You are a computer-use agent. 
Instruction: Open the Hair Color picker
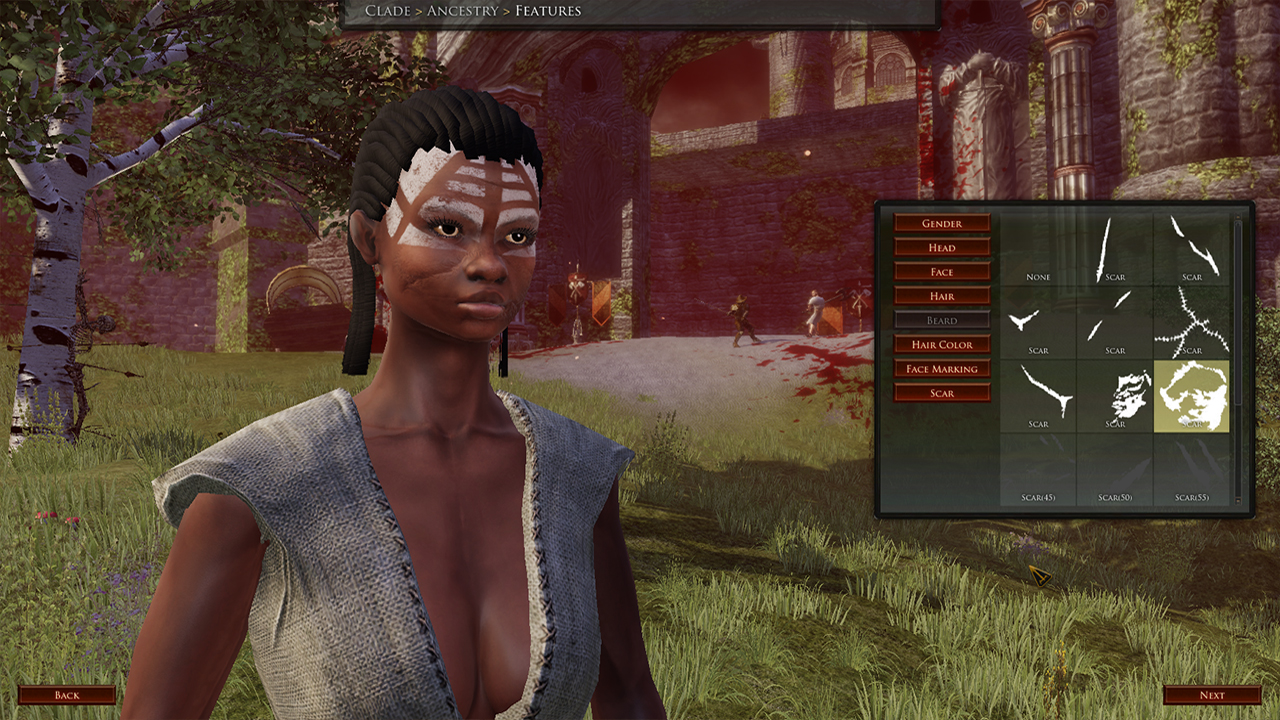(x=941, y=344)
